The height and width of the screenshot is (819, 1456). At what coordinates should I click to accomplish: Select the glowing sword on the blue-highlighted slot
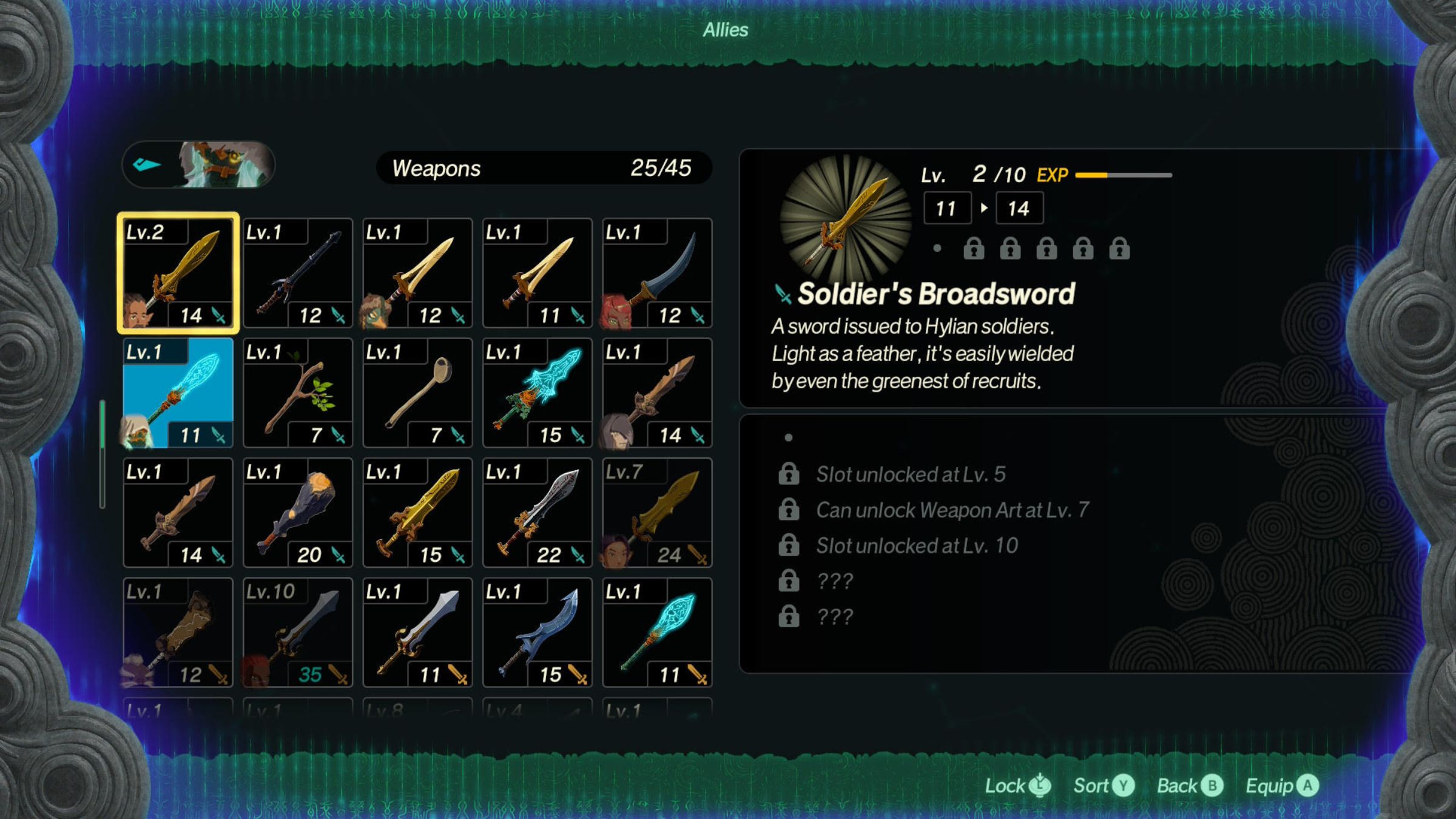(x=178, y=393)
